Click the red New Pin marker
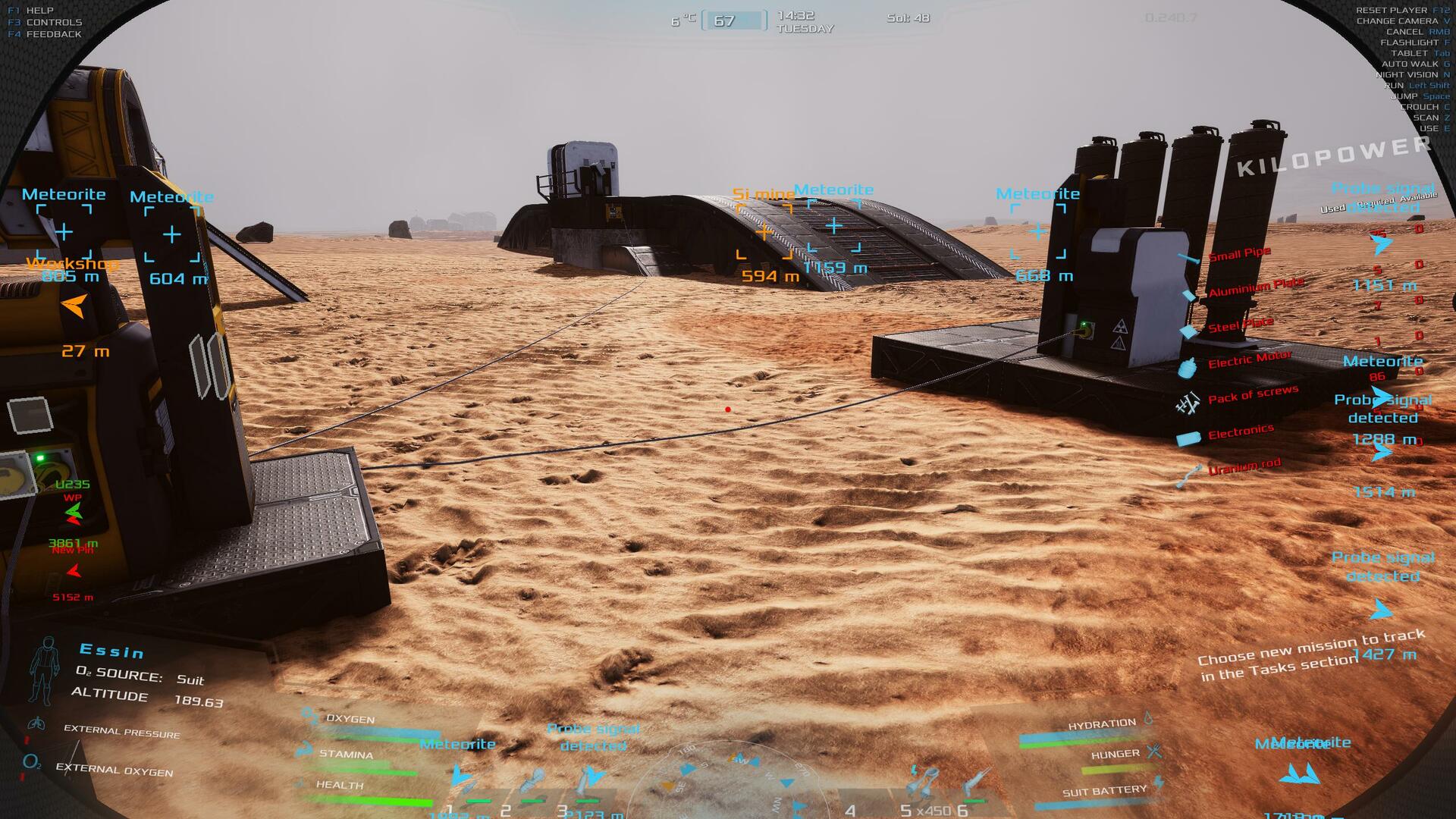 coord(74,571)
